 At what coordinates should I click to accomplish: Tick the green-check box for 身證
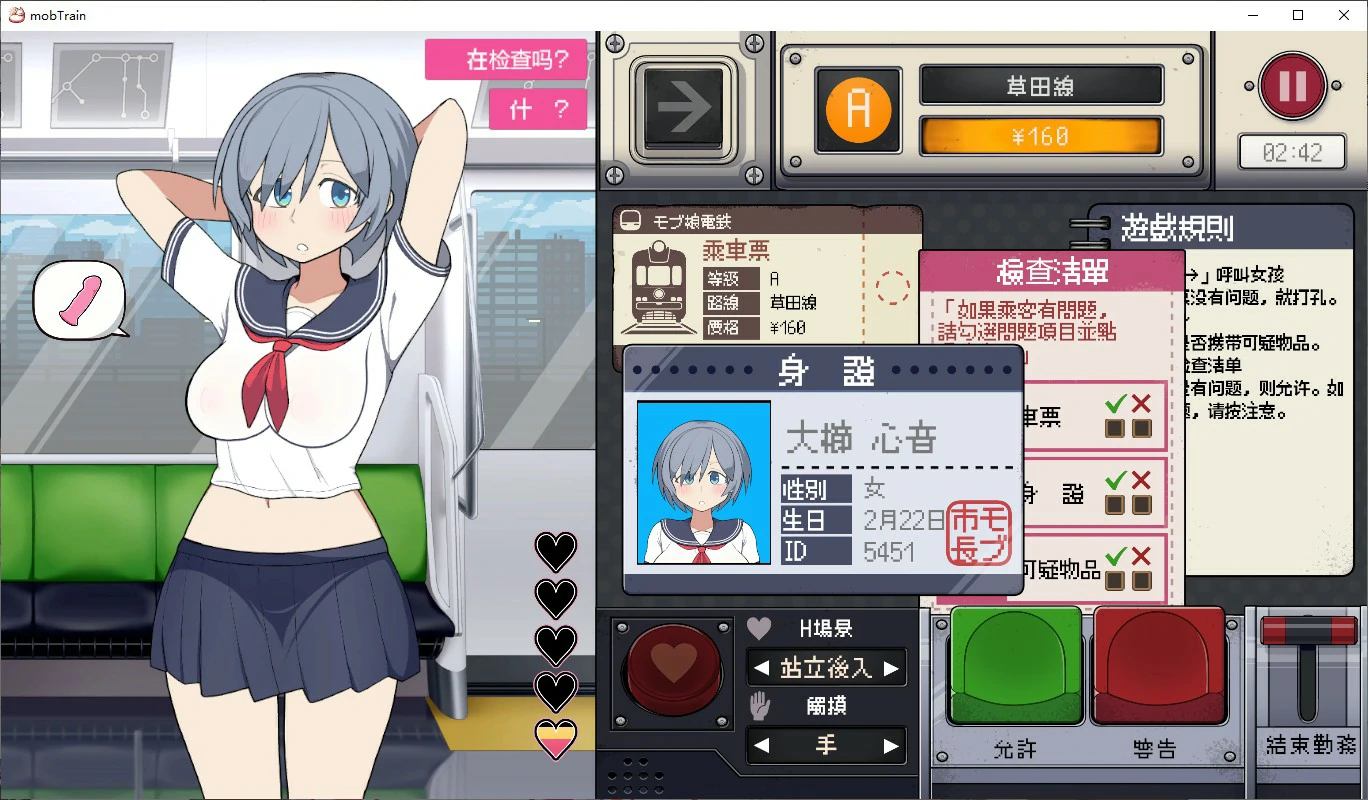(1115, 504)
